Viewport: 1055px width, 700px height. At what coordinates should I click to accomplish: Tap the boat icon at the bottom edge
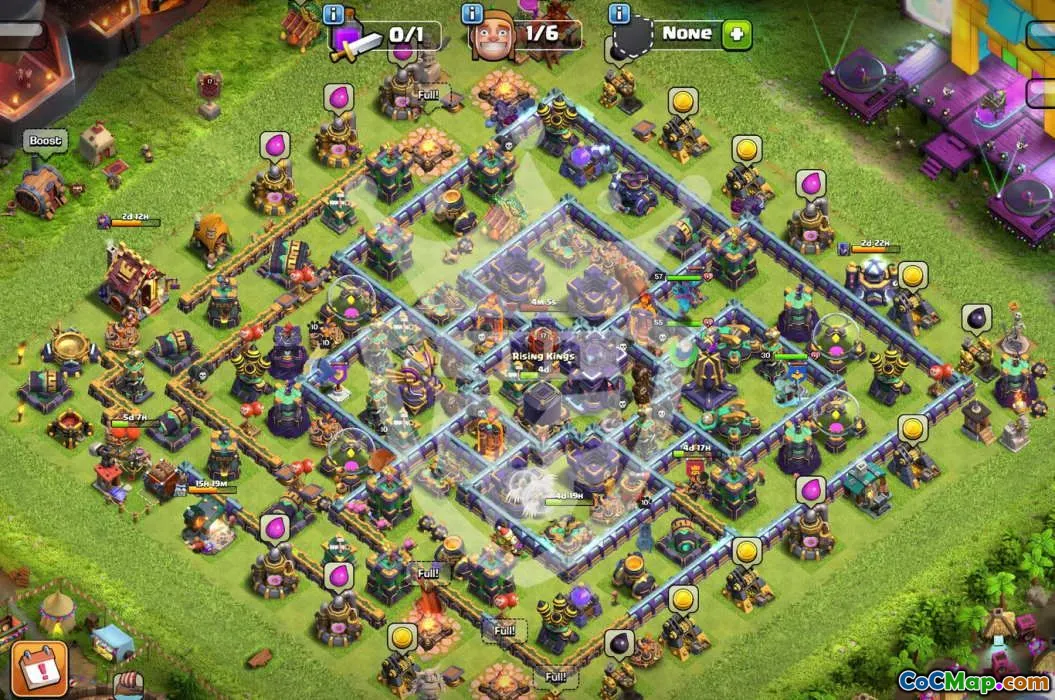(126, 686)
